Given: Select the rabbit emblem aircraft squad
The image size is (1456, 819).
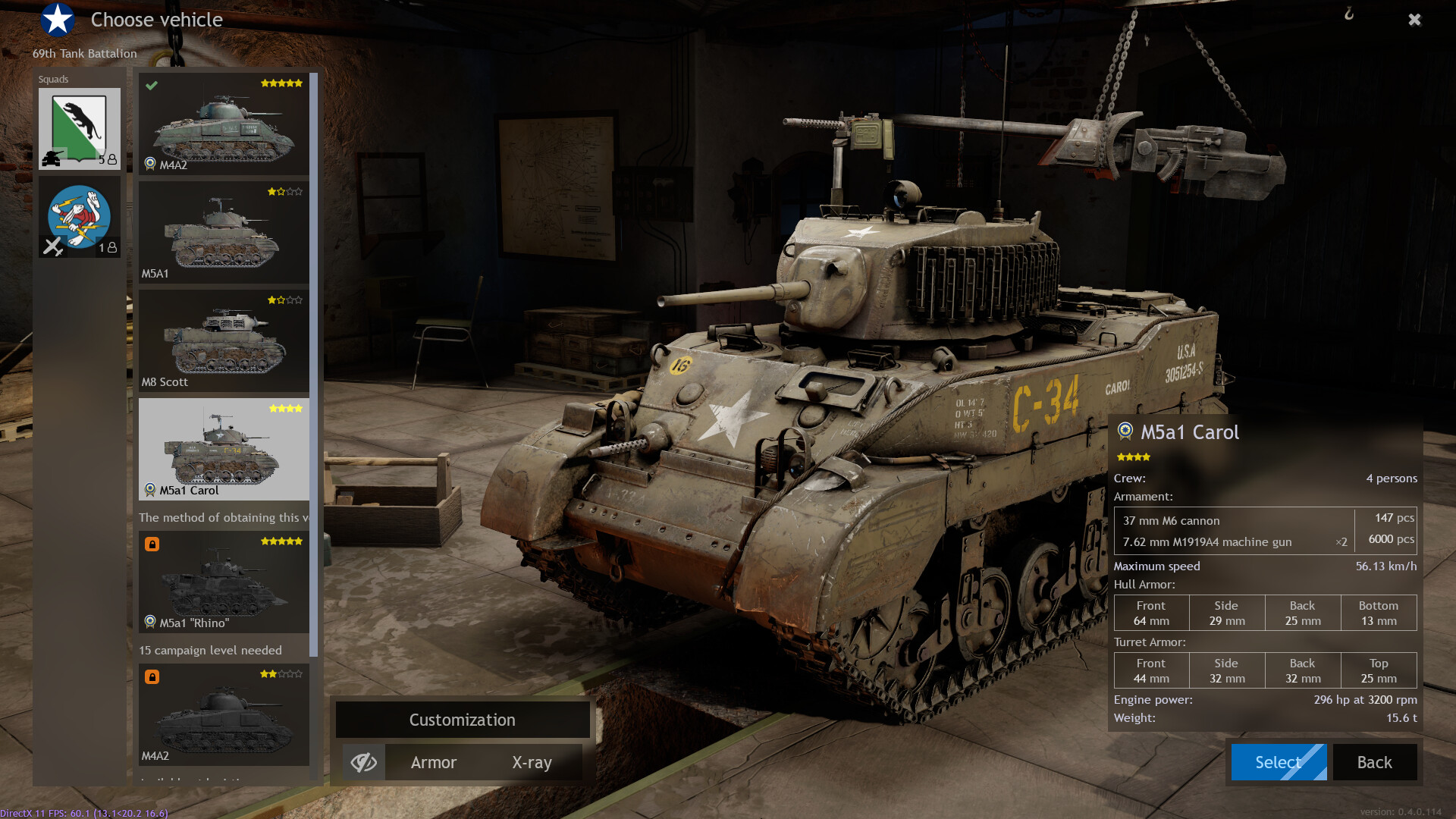Looking at the screenshot, I should click(x=80, y=217).
